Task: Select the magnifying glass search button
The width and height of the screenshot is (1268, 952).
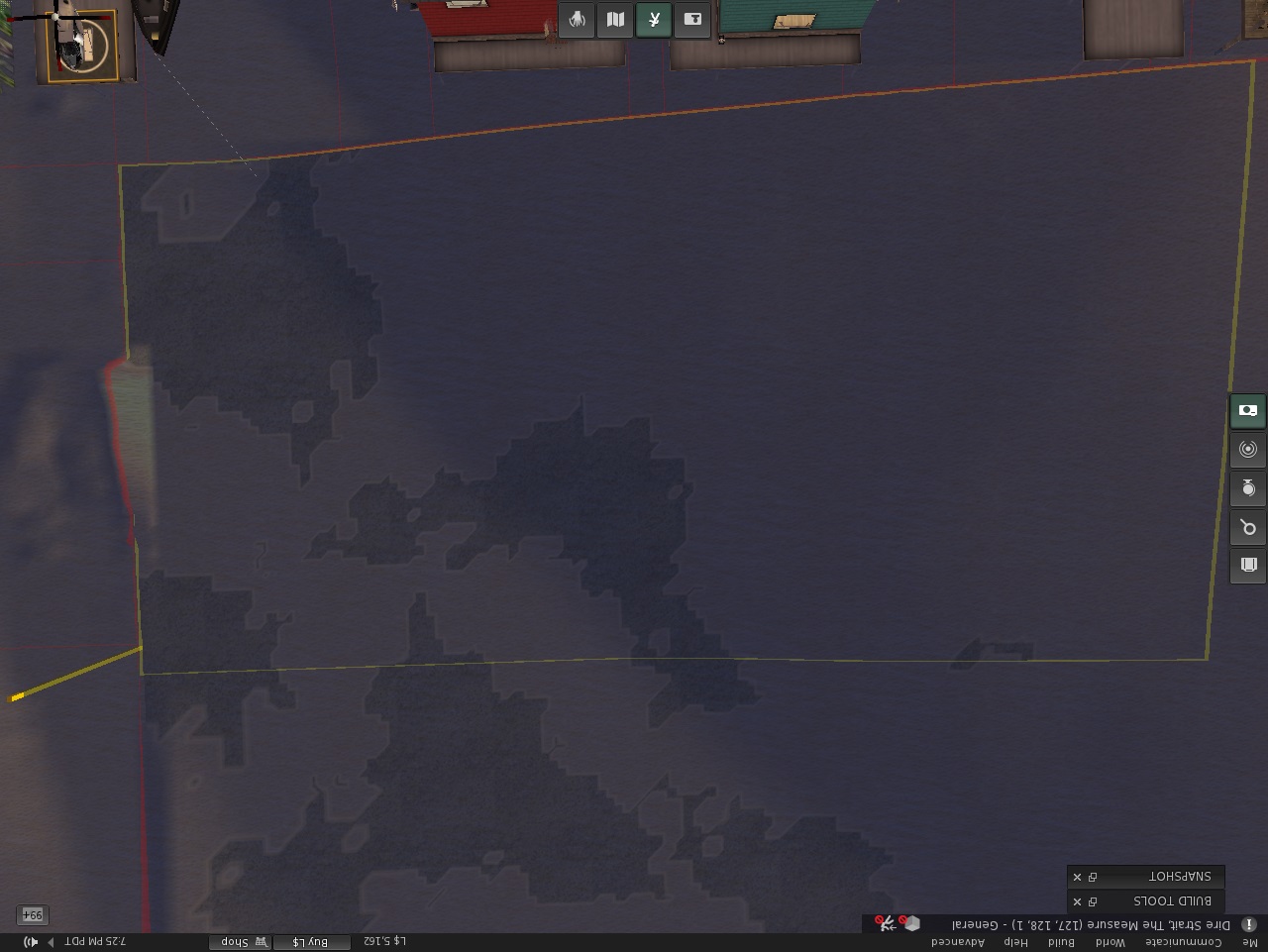Action: 1248,528
